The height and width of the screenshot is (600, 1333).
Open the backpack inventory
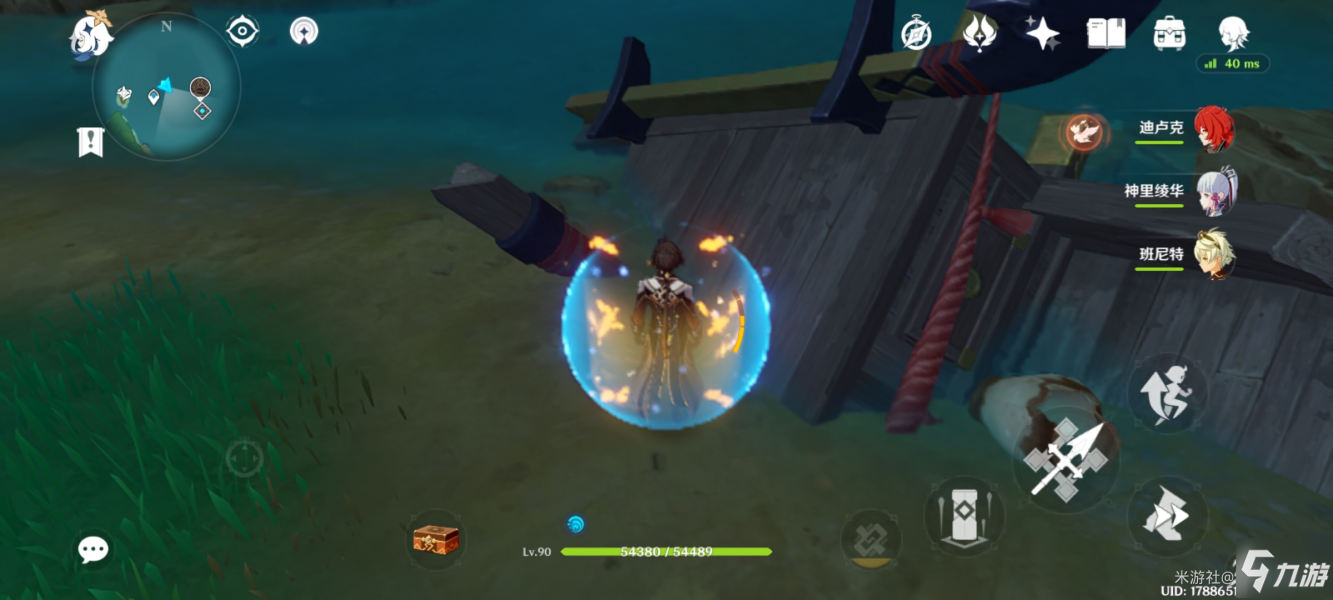click(x=1169, y=34)
